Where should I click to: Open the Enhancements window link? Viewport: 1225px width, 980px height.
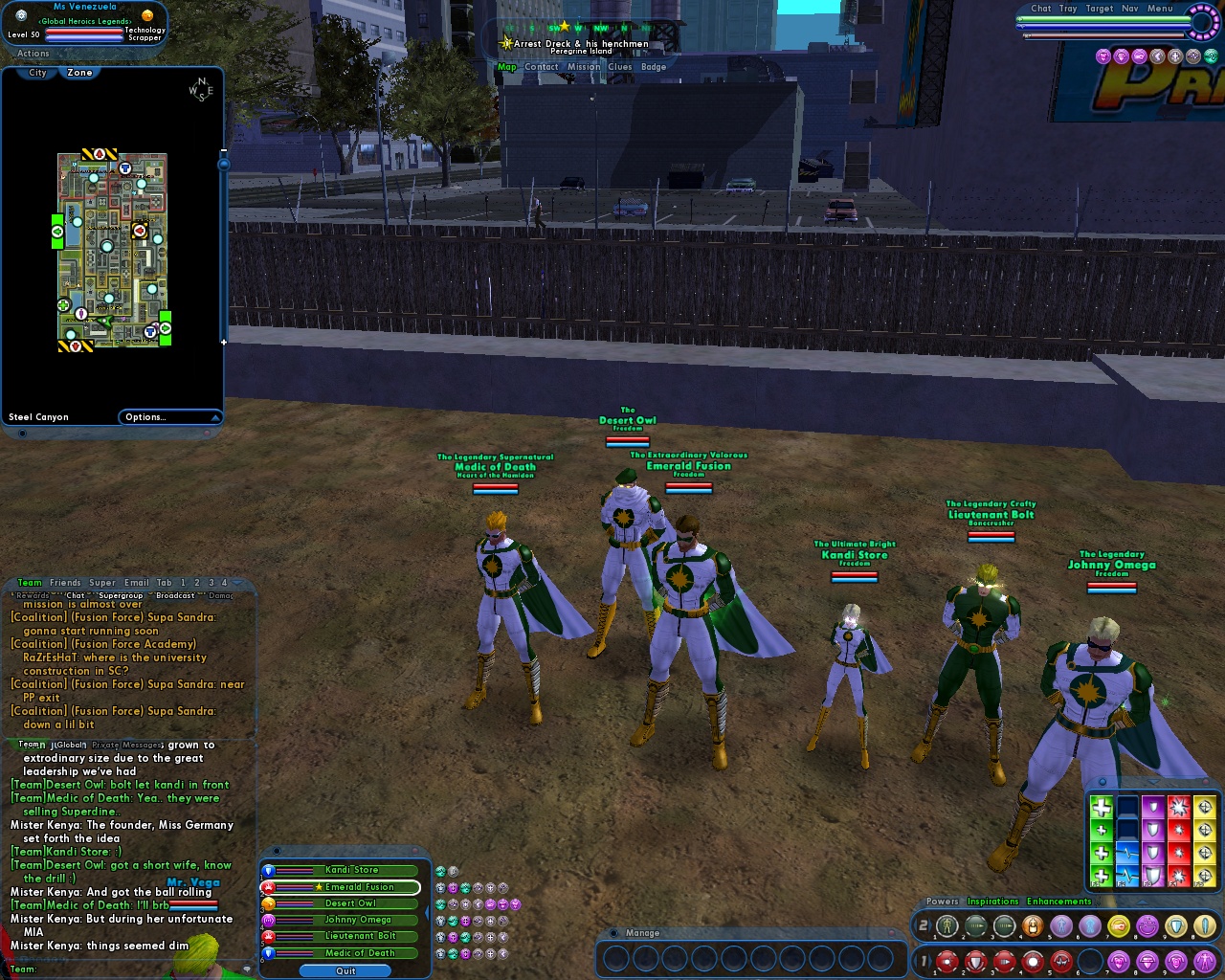1058,902
